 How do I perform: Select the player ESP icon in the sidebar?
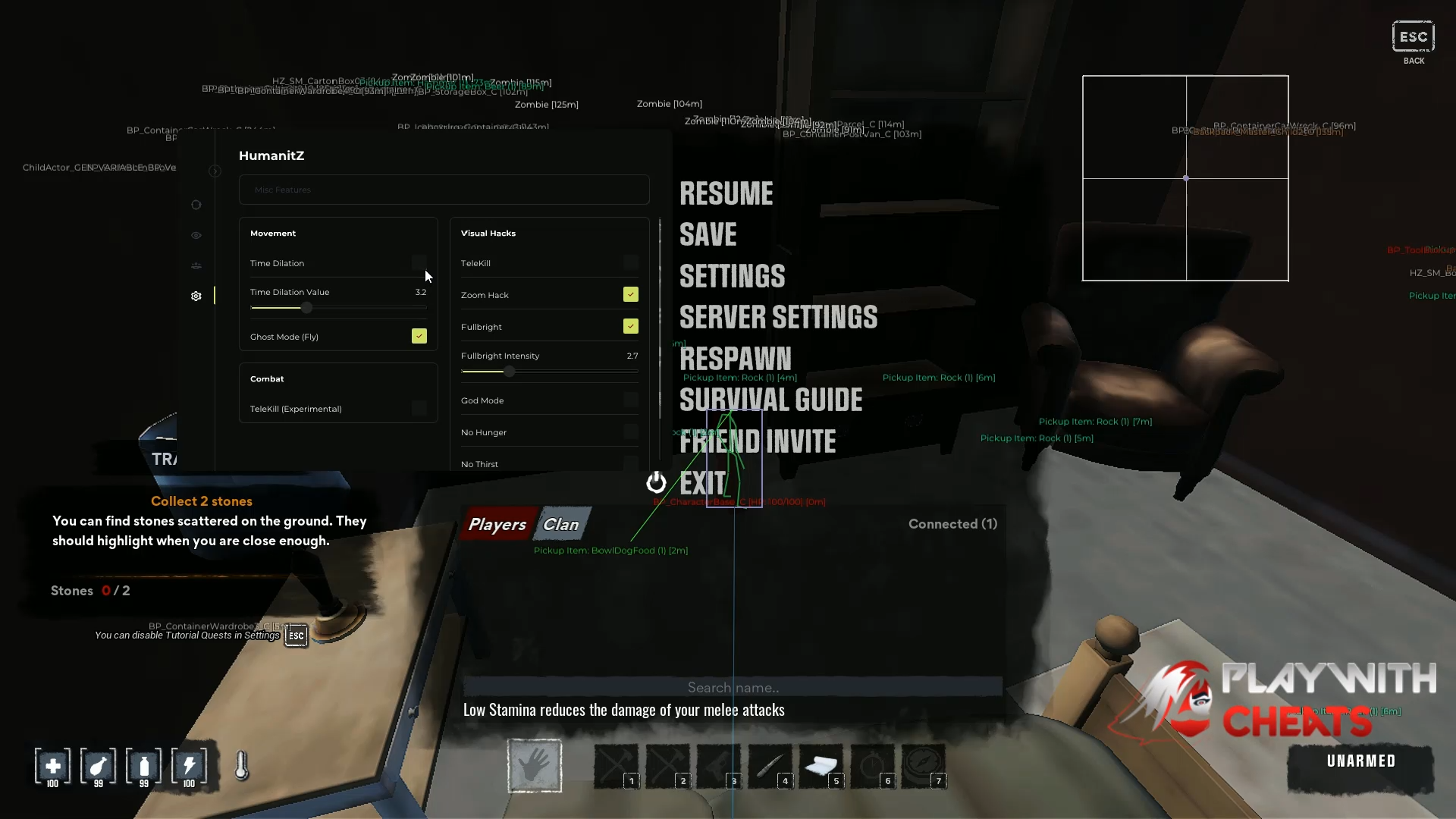click(x=196, y=266)
